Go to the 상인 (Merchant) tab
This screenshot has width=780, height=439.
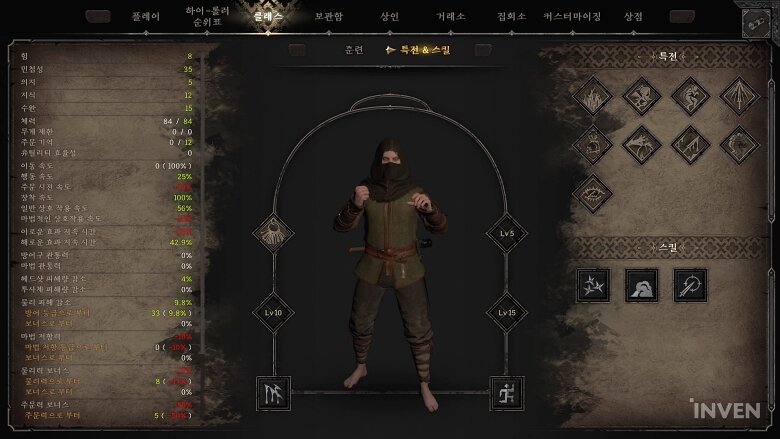click(x=389, y=17)
